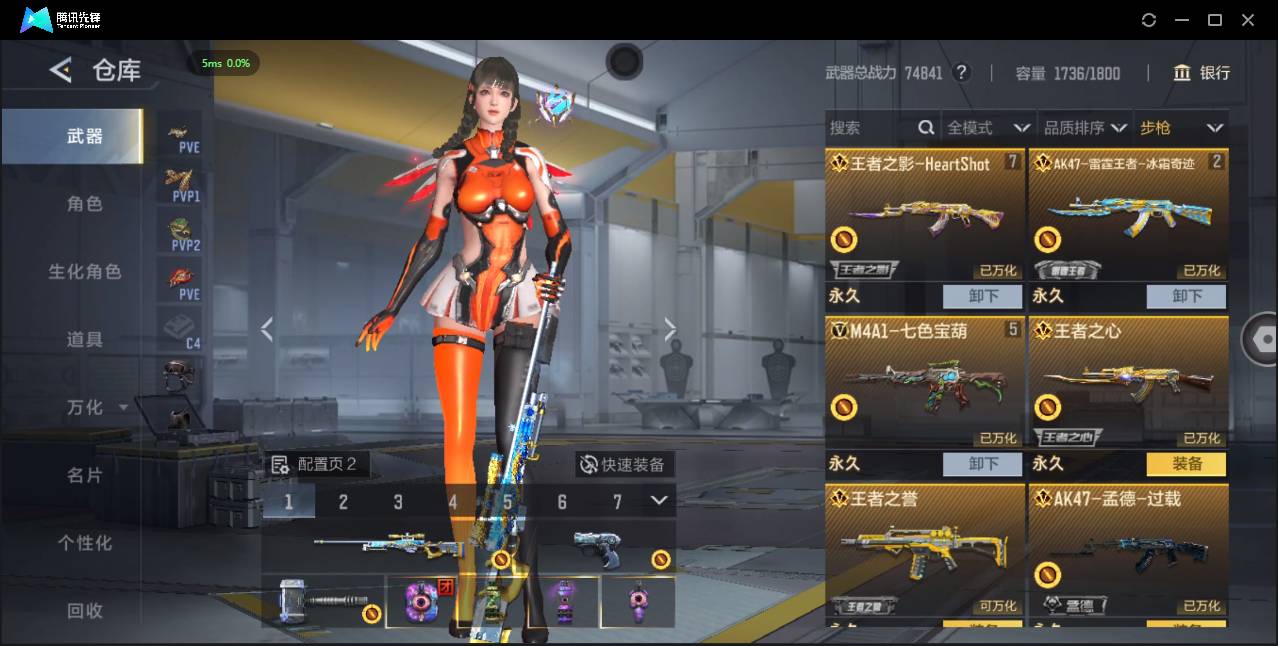Viewport: 1278px width, 646px height.
Task: Unequip the M4A1-七色宝葫 rifle
Action: 983,464
